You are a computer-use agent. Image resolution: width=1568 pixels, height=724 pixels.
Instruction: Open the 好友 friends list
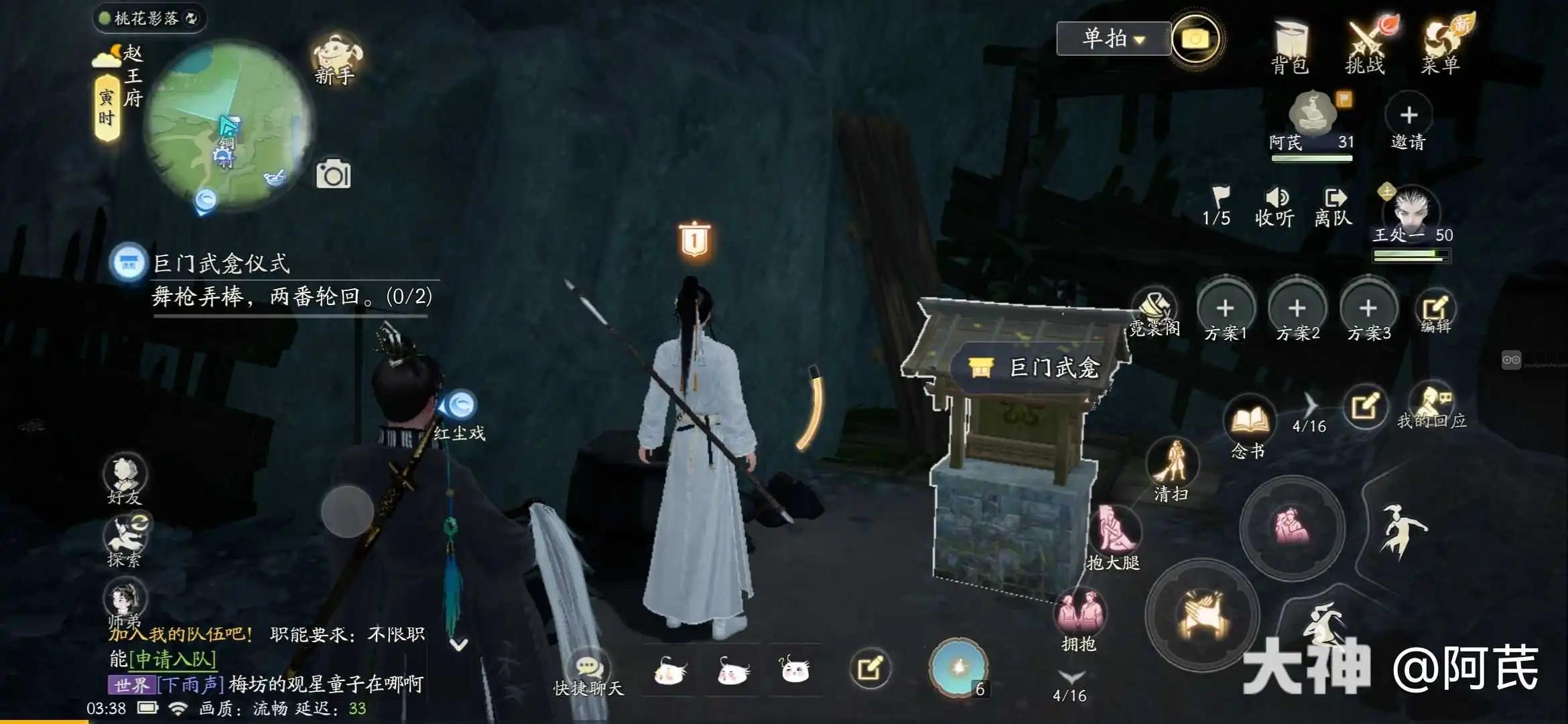[125, 479]
